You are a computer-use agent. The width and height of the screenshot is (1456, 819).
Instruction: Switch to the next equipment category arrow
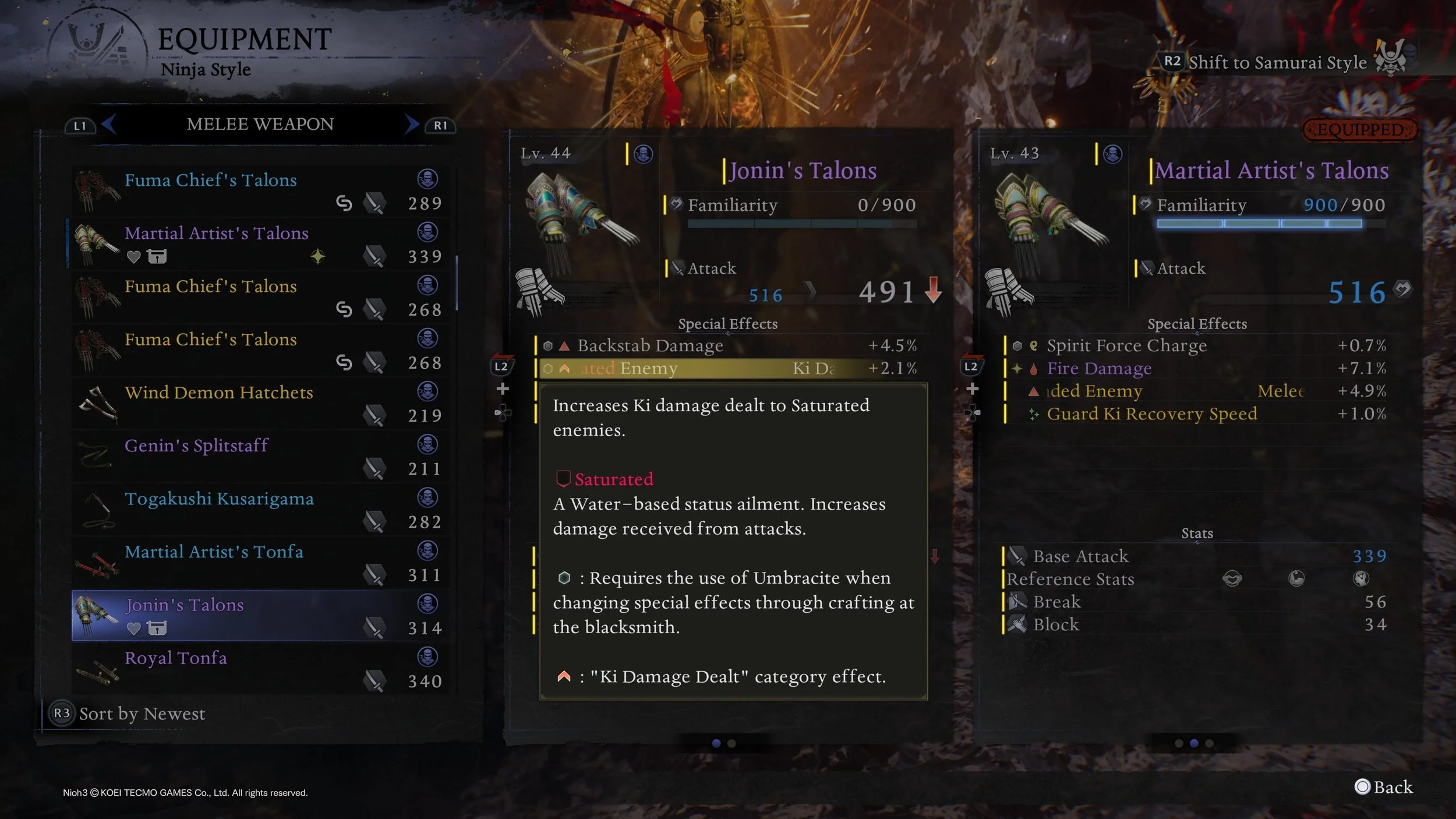pos(412,124)
